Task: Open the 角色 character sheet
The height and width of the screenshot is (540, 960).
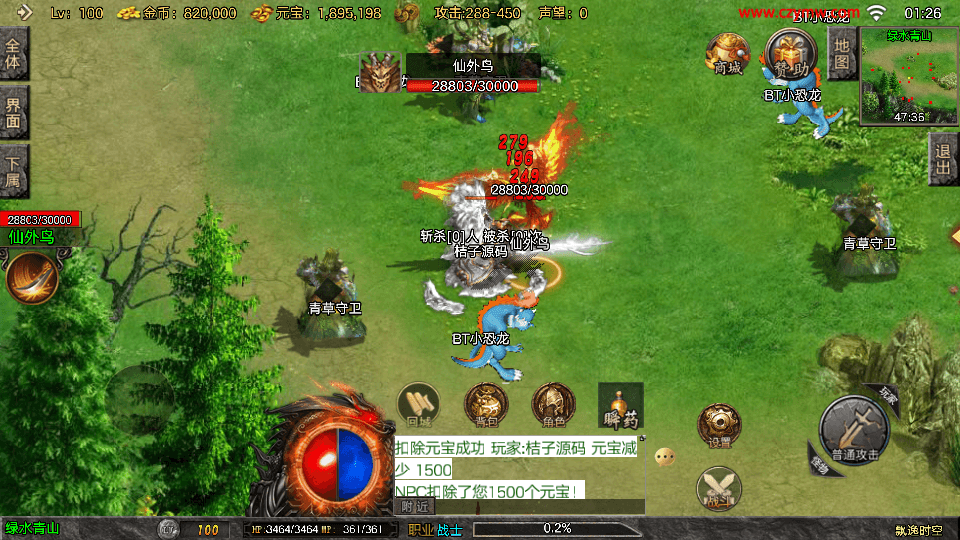Action: pyautogui.click(x=553, y=405)
